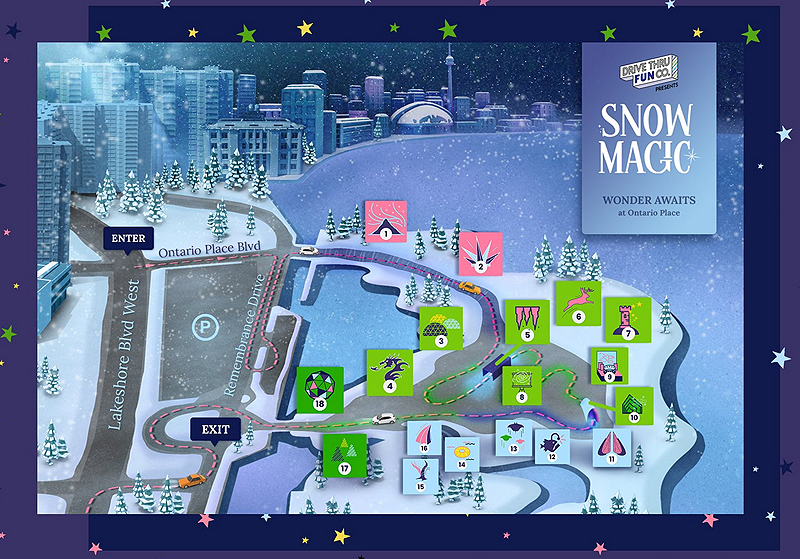Image resolution: width=800 pixels, height=559 pixels.
Task: Choose the throne marker numbered 9
Action: tap(608, 365)
